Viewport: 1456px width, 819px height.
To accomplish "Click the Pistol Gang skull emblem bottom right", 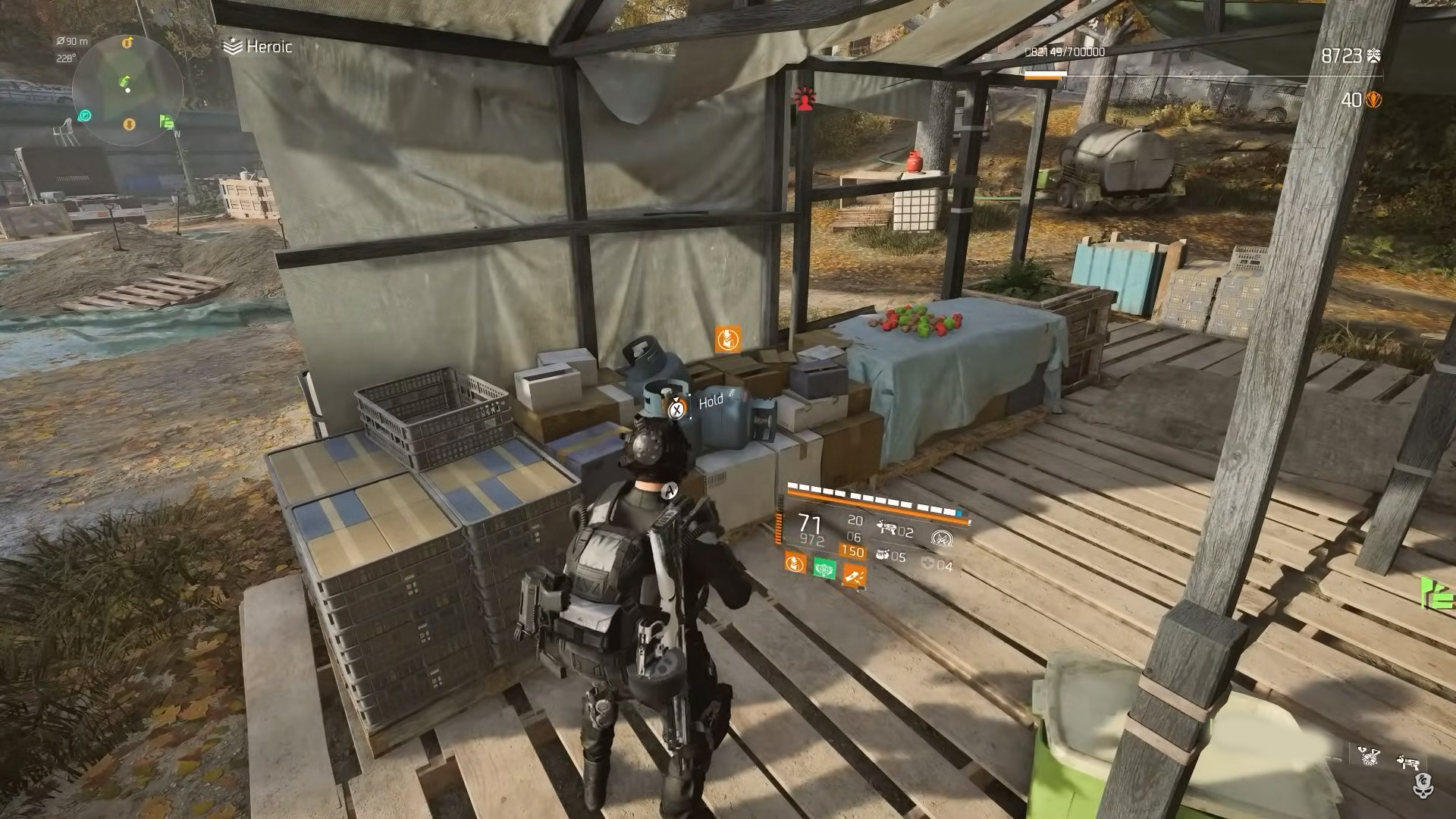I will [x=1423, y=786].
